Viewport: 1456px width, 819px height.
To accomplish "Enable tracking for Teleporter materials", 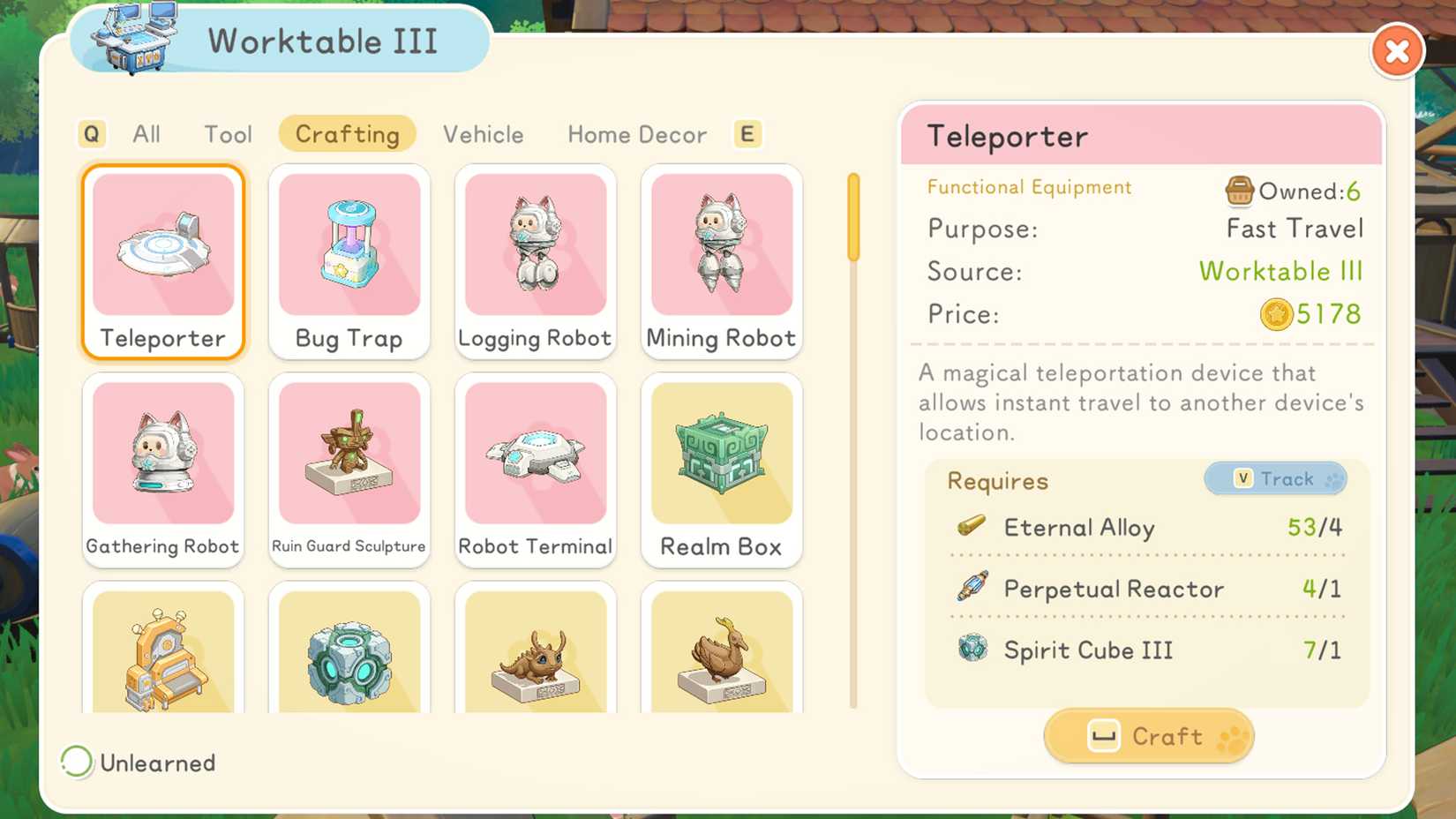I will 1275,478.
